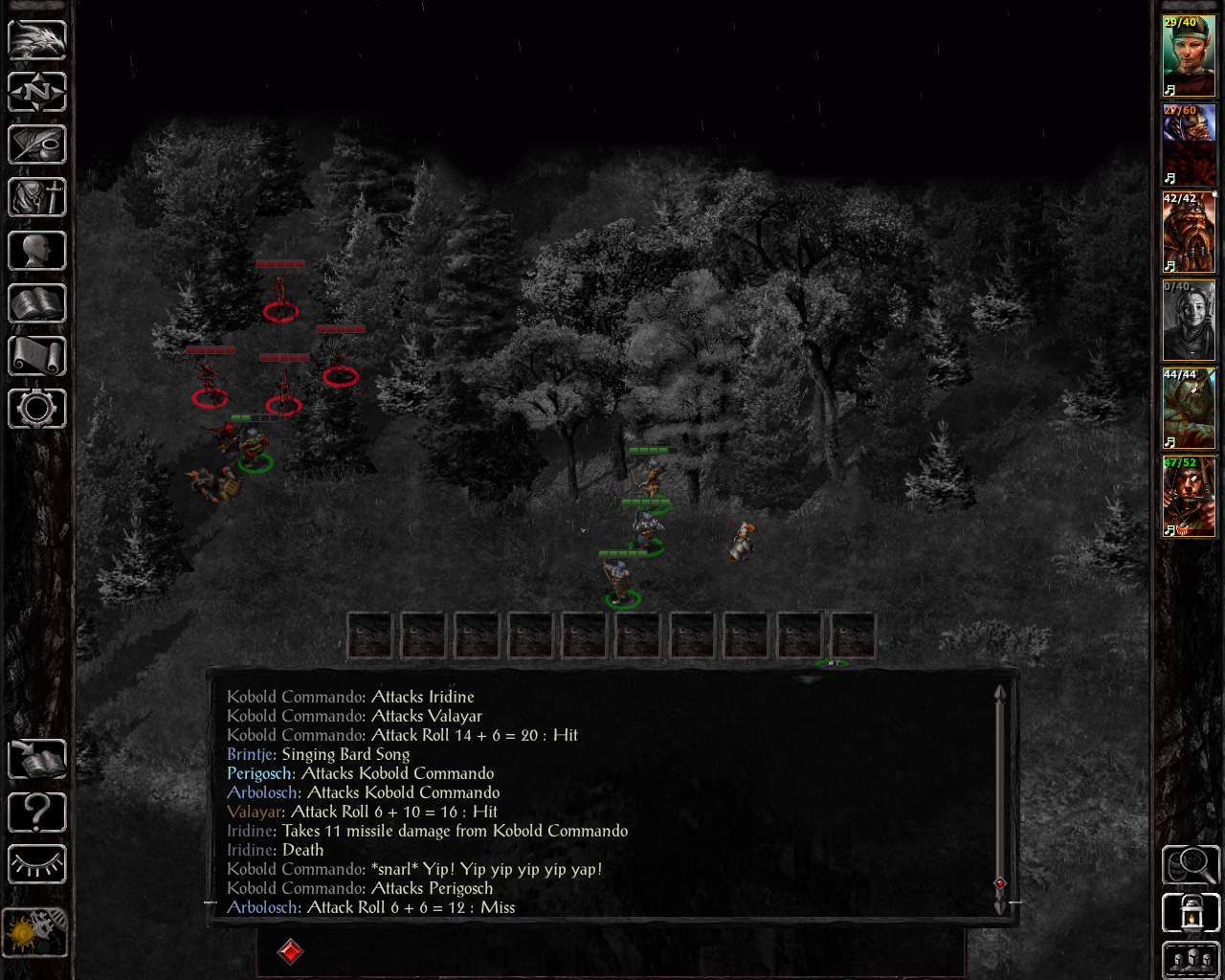
Task: Open the journal quill icon
Action: [x=37, y=145]
